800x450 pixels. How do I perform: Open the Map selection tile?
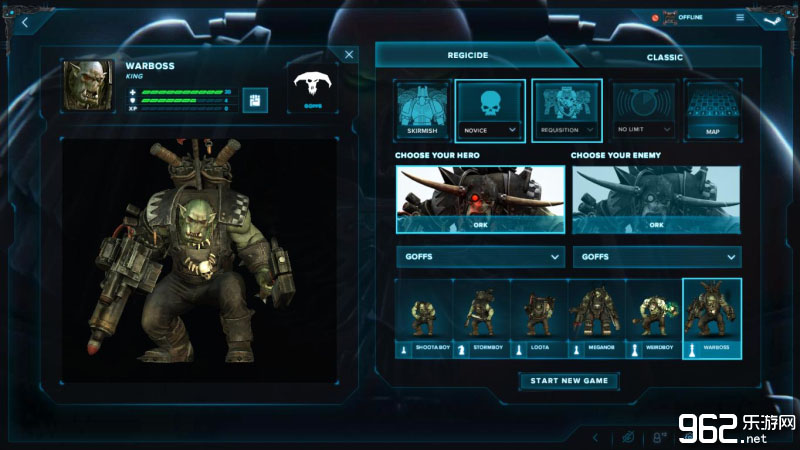coord(712,109)
